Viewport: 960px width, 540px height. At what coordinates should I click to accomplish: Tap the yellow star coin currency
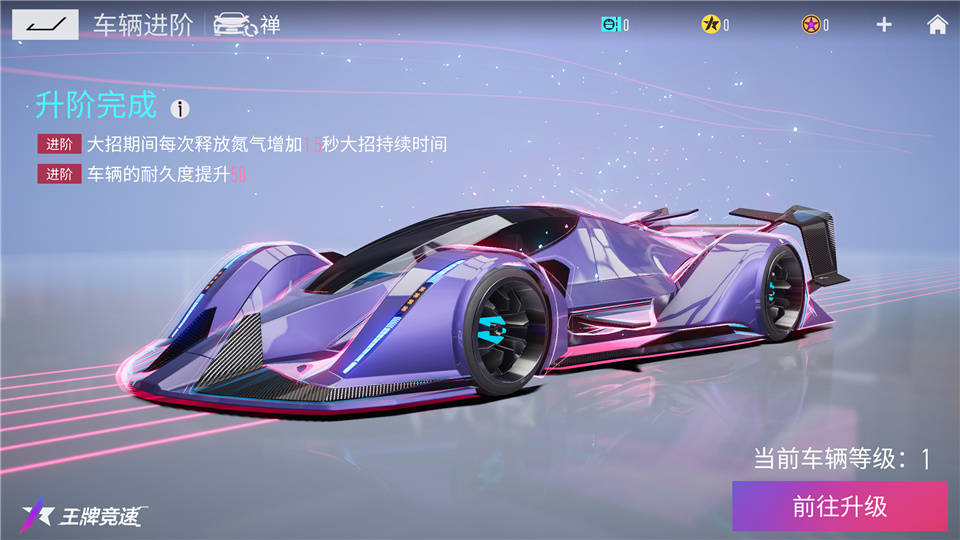[x=710, y=25]
